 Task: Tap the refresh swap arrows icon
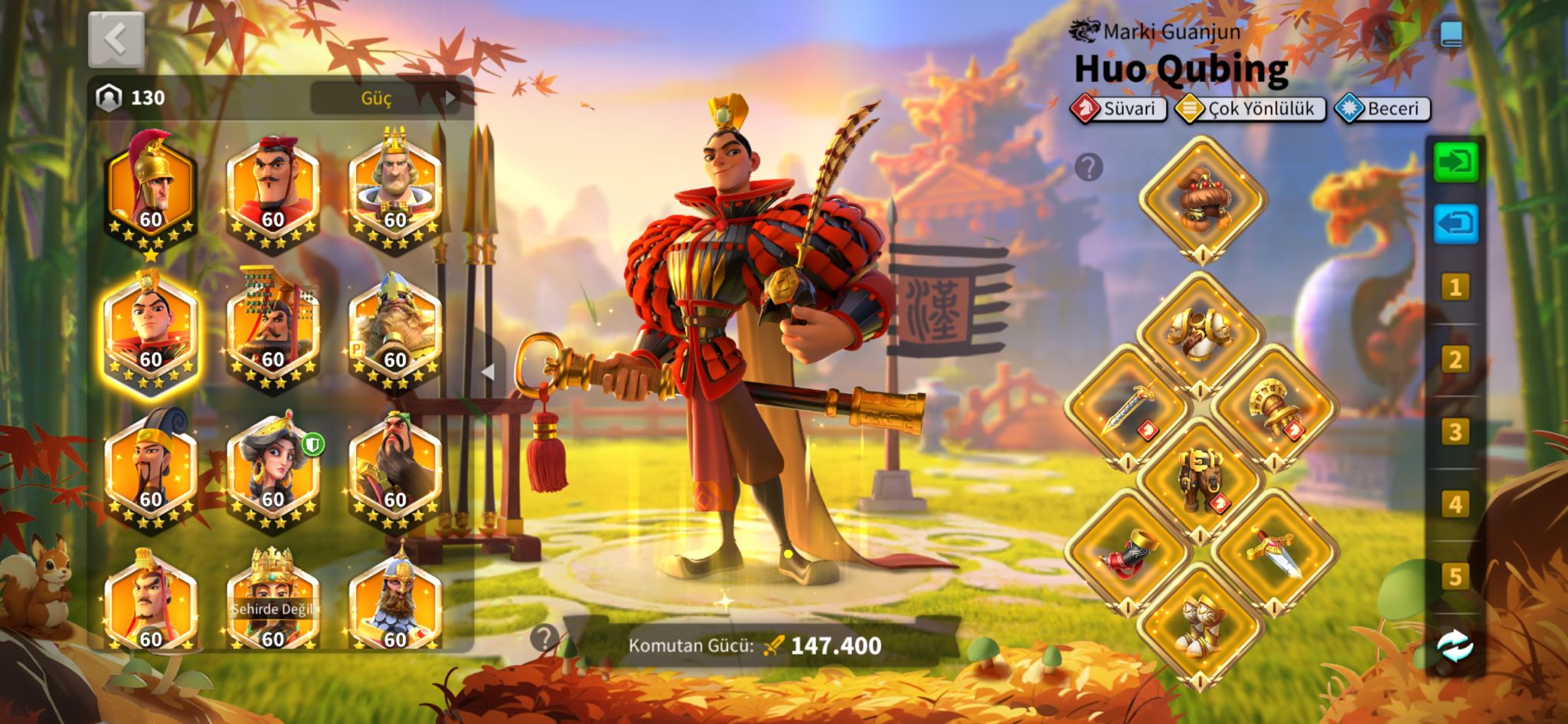tap(1455, 646)
